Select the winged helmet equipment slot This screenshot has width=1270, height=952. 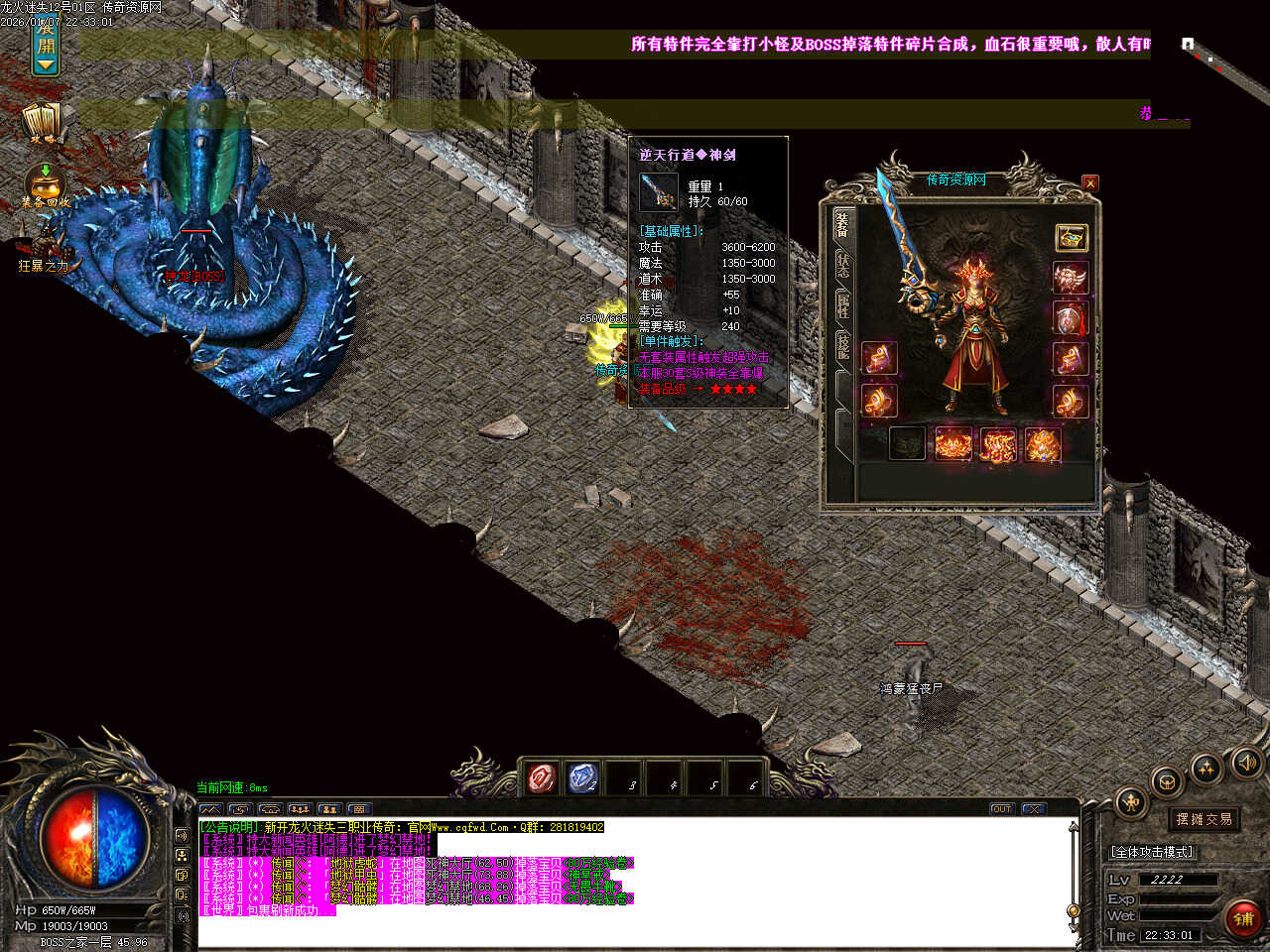(1071, 278)
